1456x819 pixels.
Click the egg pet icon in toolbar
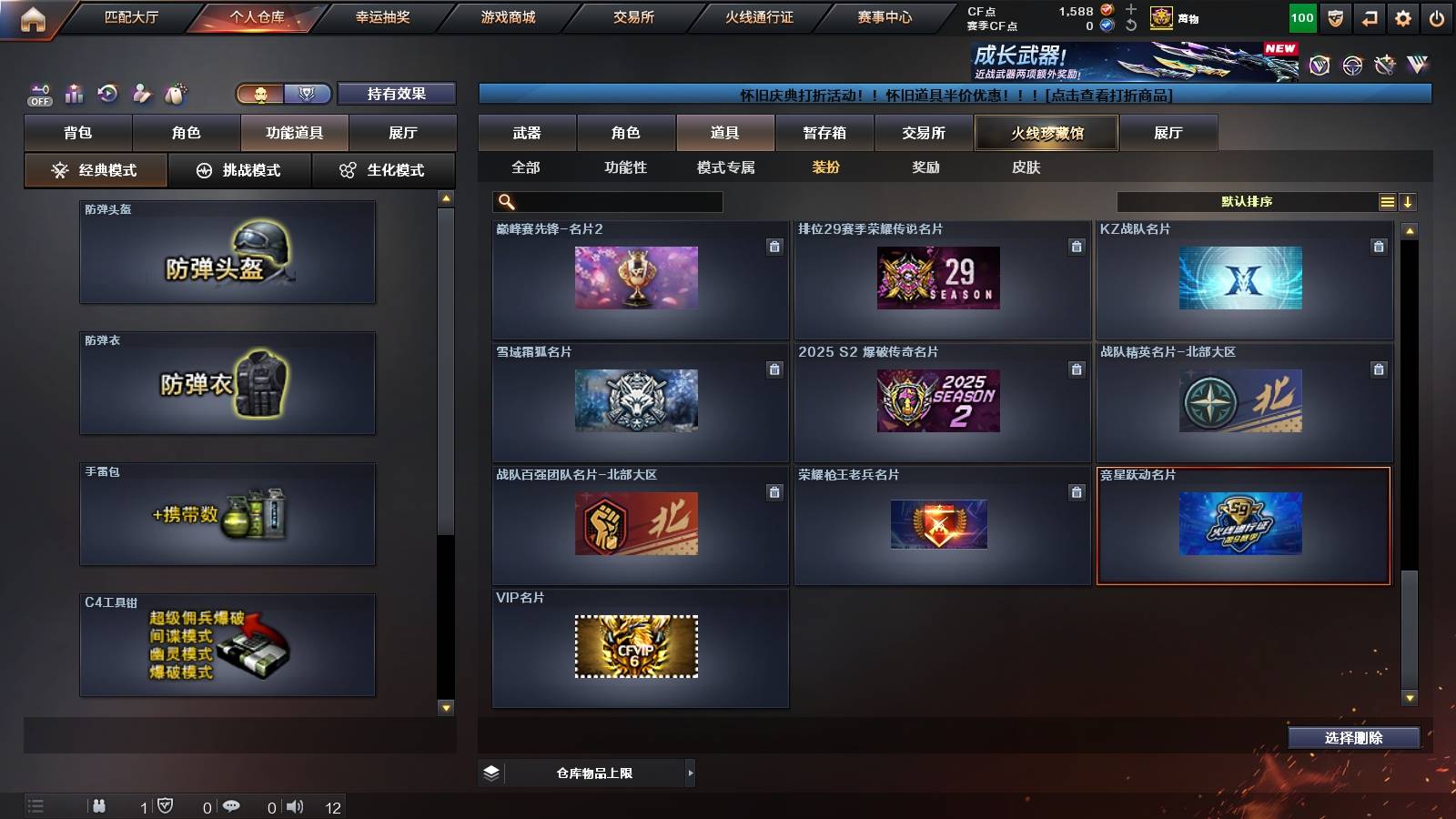pos(175,93)
